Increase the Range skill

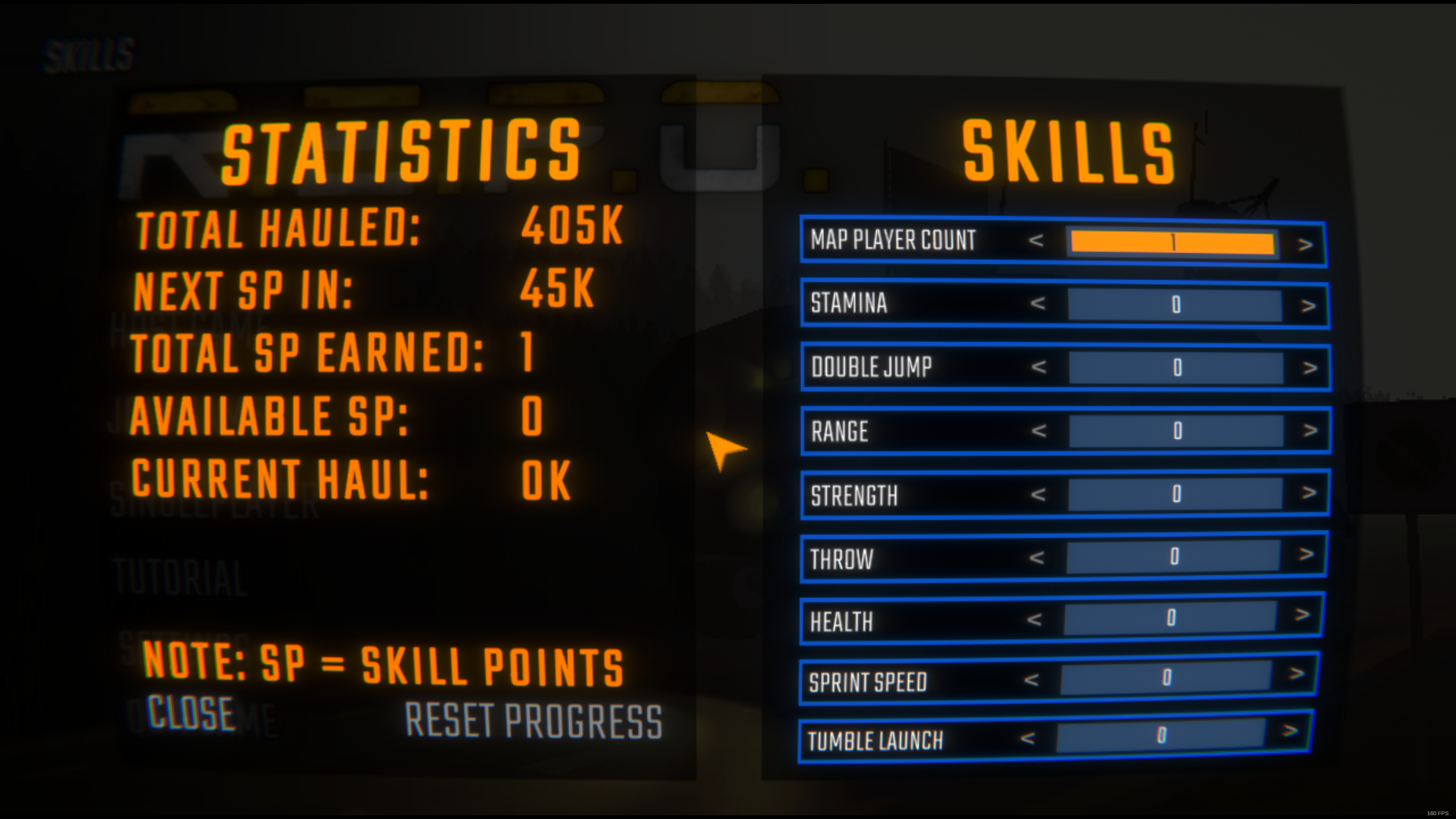click(x=1310, y=431)
